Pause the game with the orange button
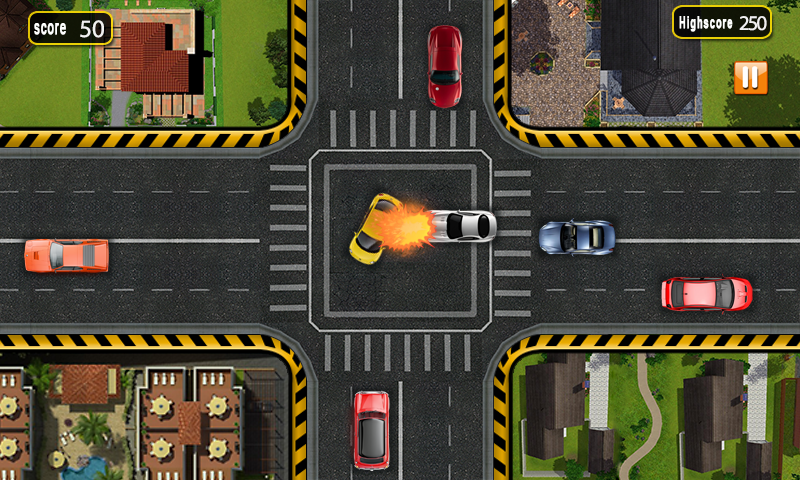Screen dimensions: 800x480 [750, 77]
